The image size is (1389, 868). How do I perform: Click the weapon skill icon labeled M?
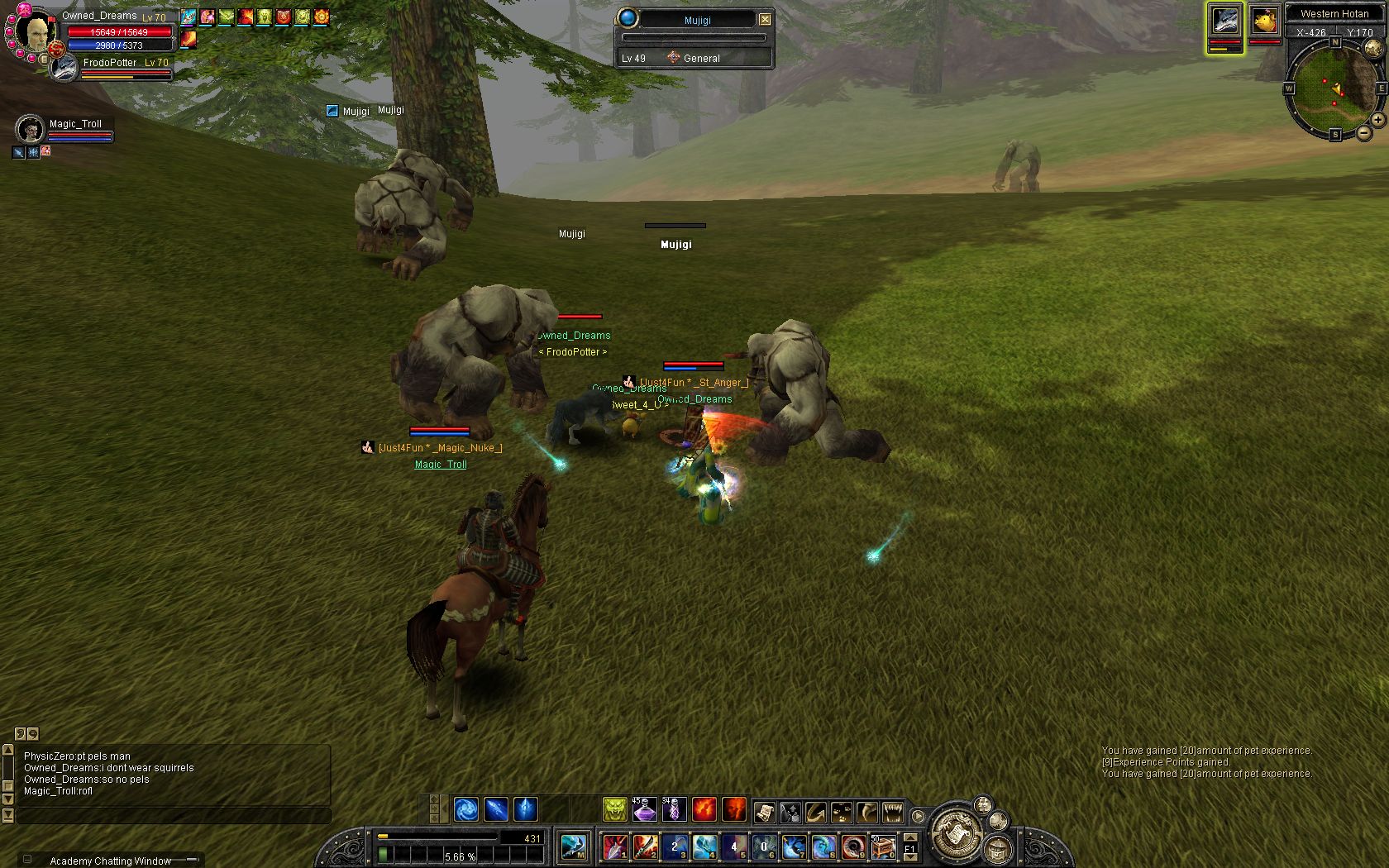pos(574,847)
